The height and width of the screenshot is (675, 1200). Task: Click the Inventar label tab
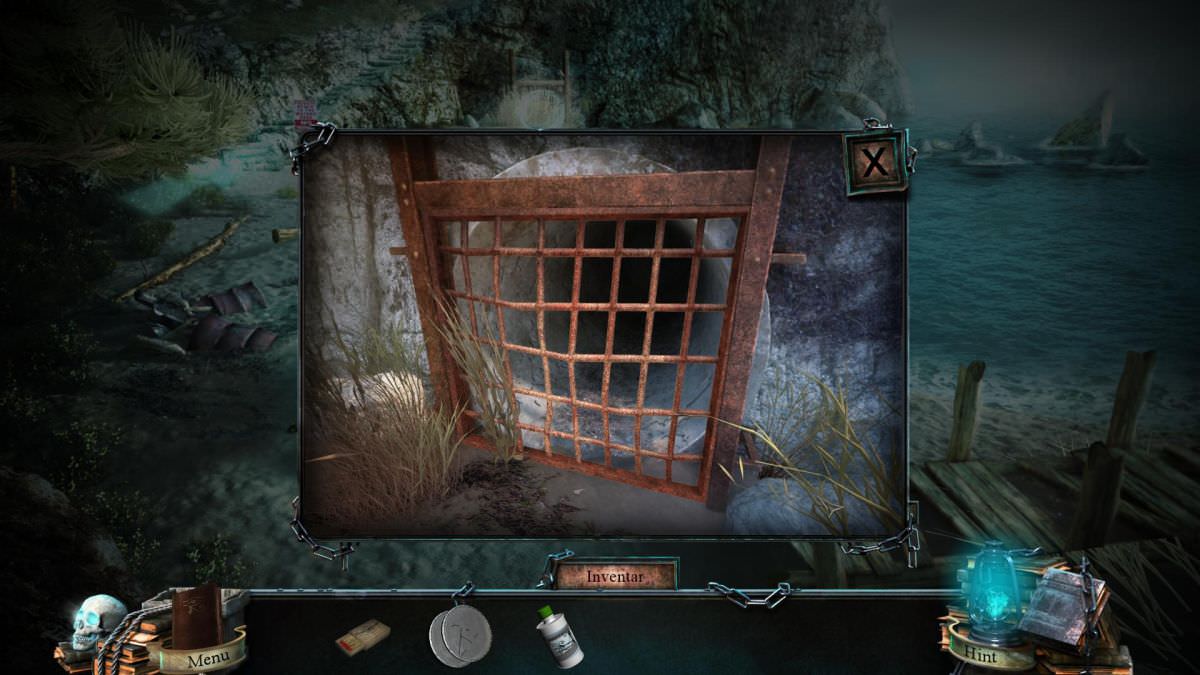click(616, 576)
